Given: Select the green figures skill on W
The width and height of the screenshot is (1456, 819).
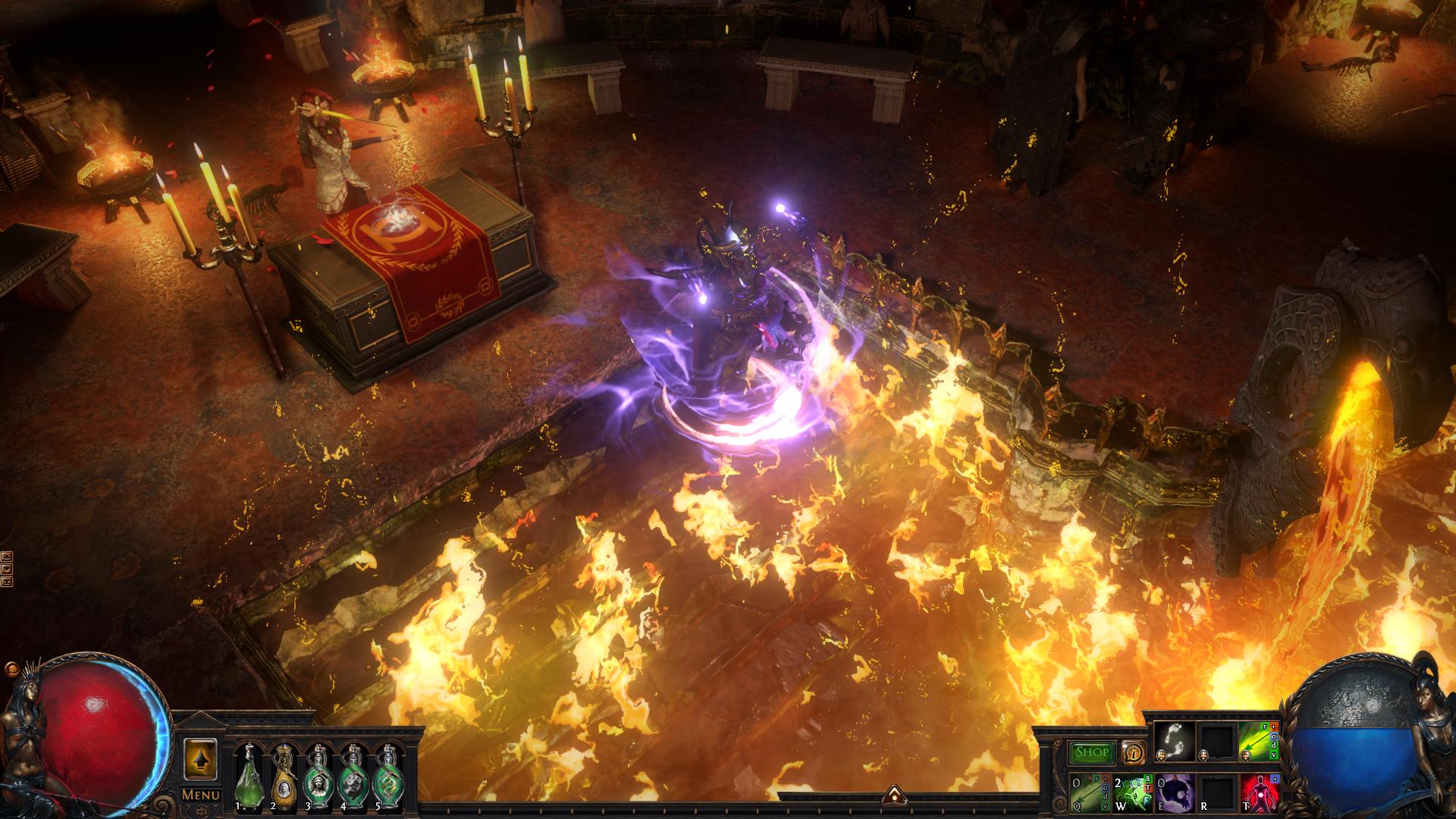Looking at the screenshot, I should point(1133,793).
